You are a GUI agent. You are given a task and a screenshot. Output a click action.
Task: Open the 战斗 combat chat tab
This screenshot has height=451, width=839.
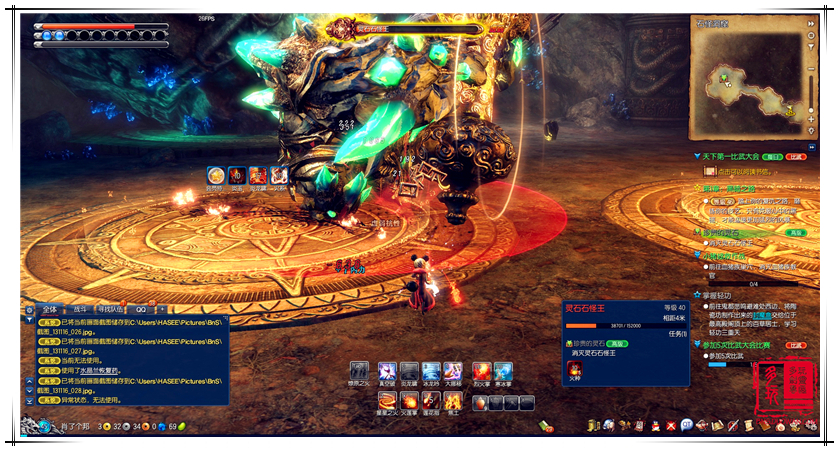[79, 310]
